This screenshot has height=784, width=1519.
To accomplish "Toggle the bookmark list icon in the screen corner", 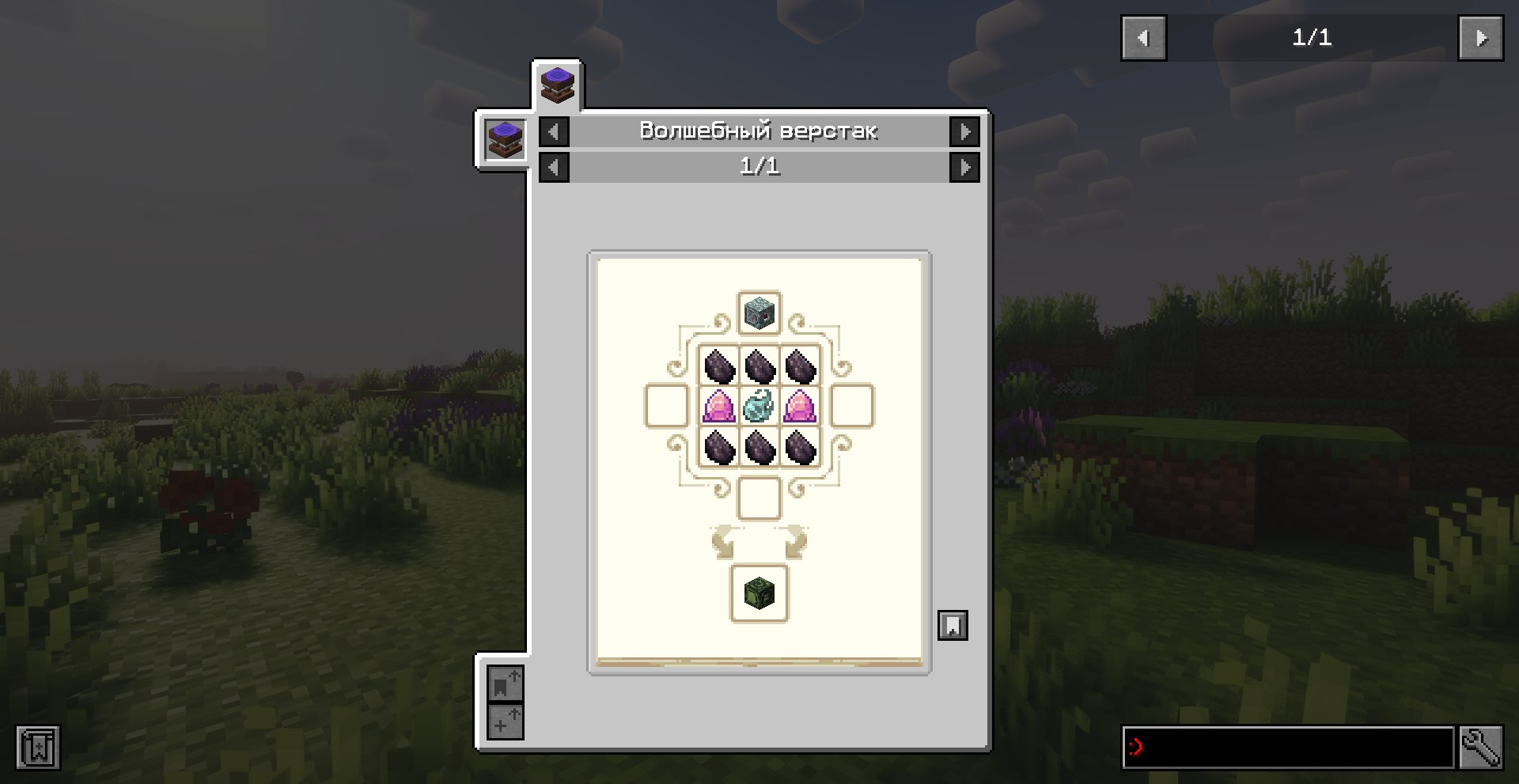I will tap(38, 747).
